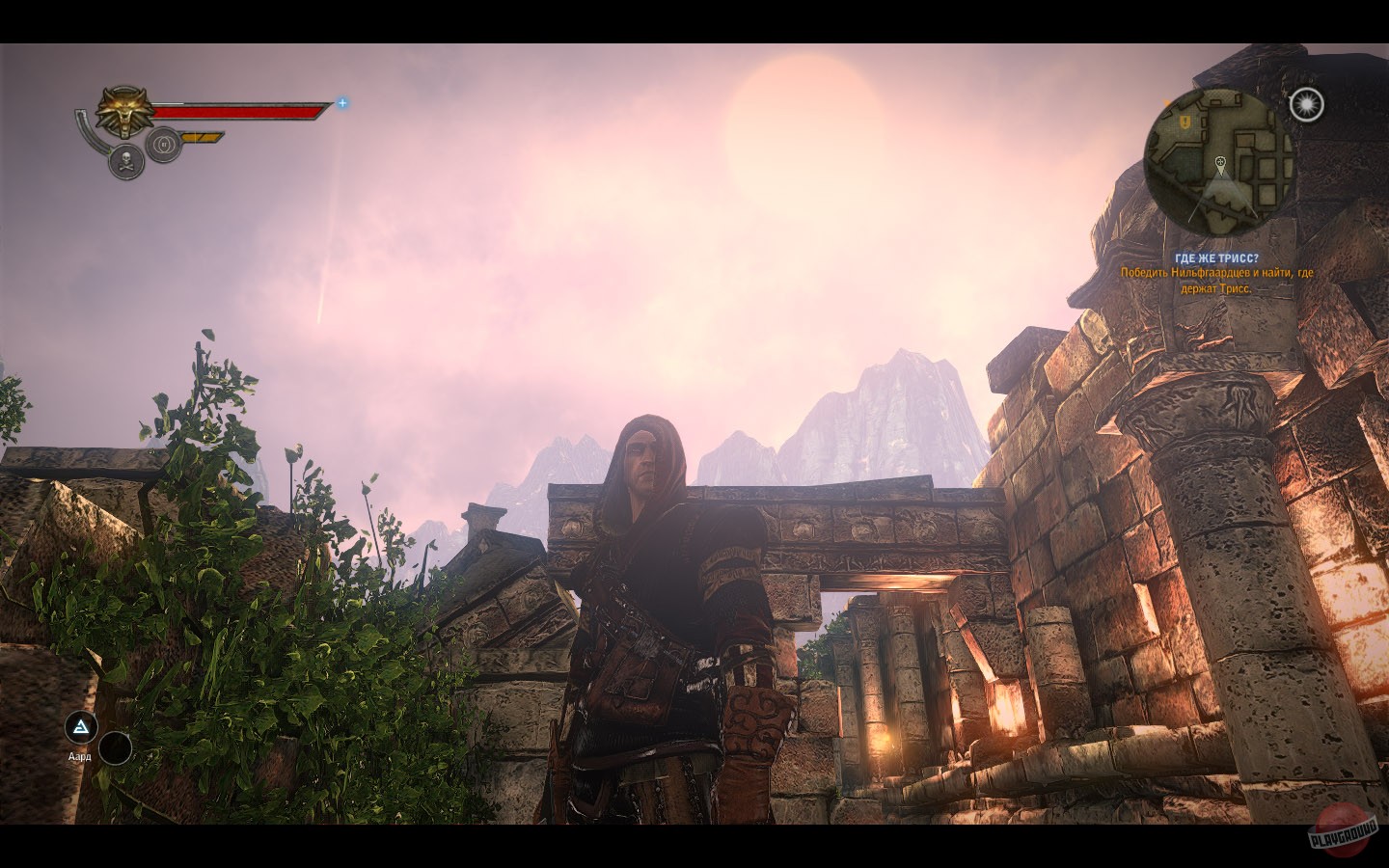Select the skull toxicity indicator
1389x868 pixels.
click(125, 159)
